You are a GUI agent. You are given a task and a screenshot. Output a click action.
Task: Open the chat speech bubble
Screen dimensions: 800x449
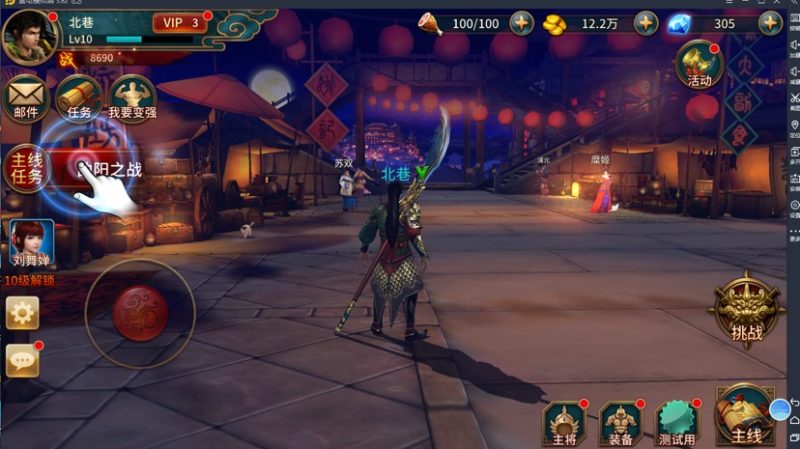[22, 361]
